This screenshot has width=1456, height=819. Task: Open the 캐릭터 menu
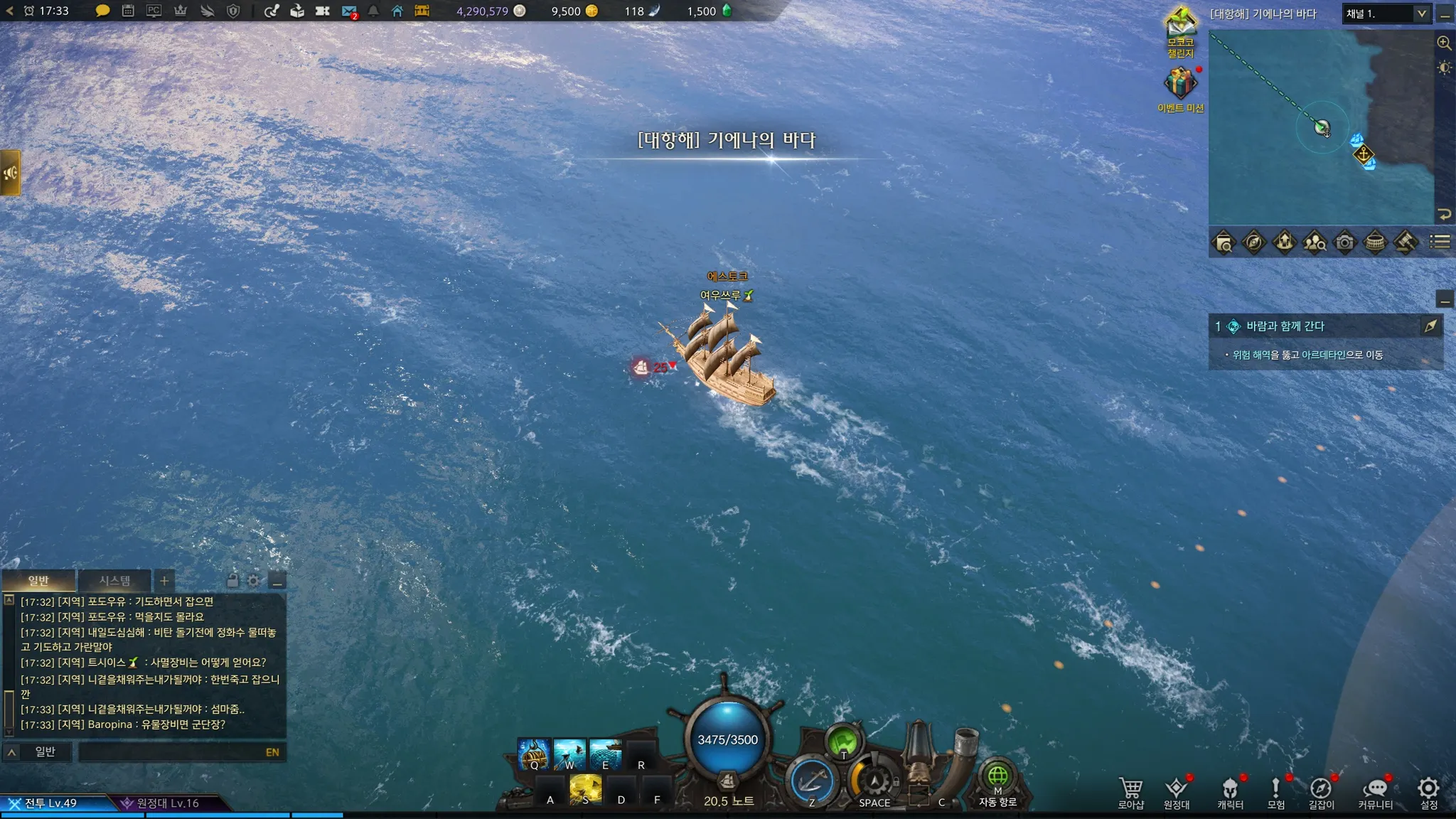(x=1230, y=791)
